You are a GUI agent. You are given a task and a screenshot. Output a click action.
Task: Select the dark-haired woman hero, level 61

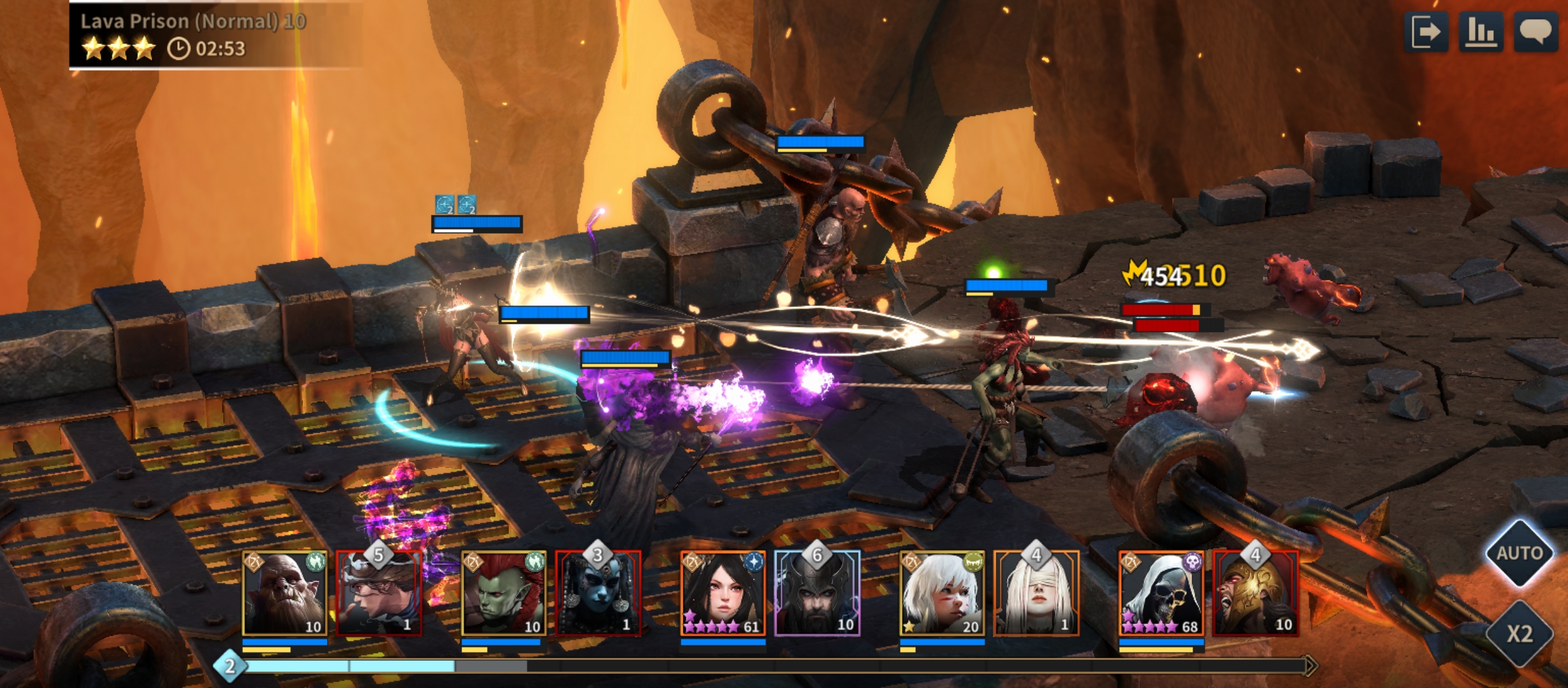(723, 594)
